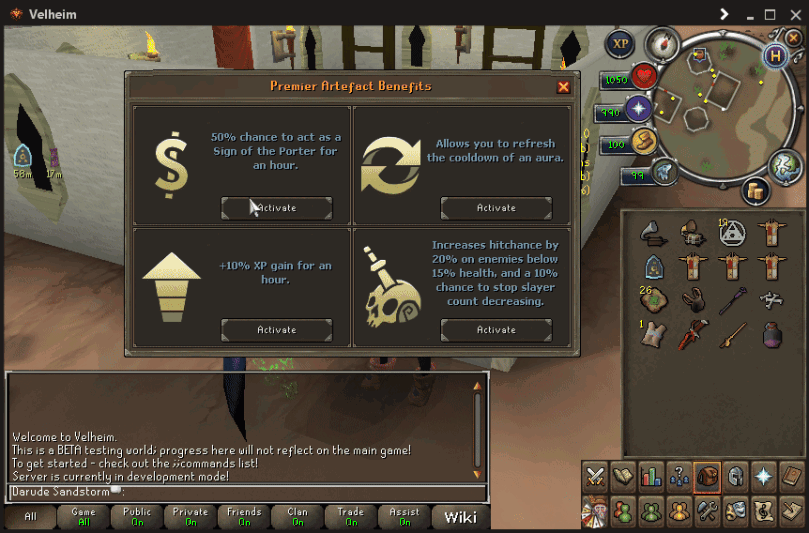Maximize the Velheim window
The width and height of the screenshot is (809, 533).
770,14
